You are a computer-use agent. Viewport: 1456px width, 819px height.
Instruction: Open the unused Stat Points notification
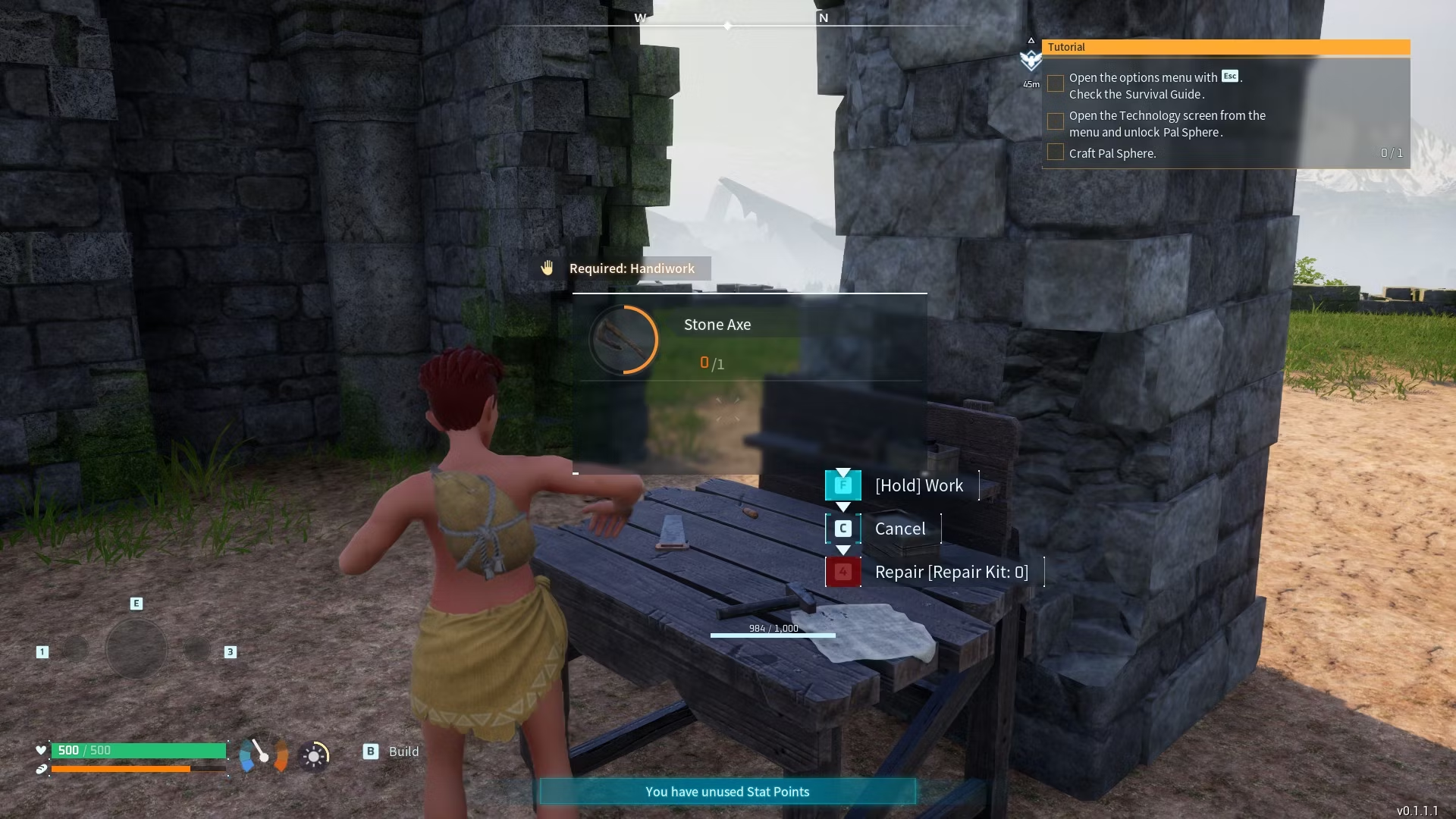pos(727,792)
